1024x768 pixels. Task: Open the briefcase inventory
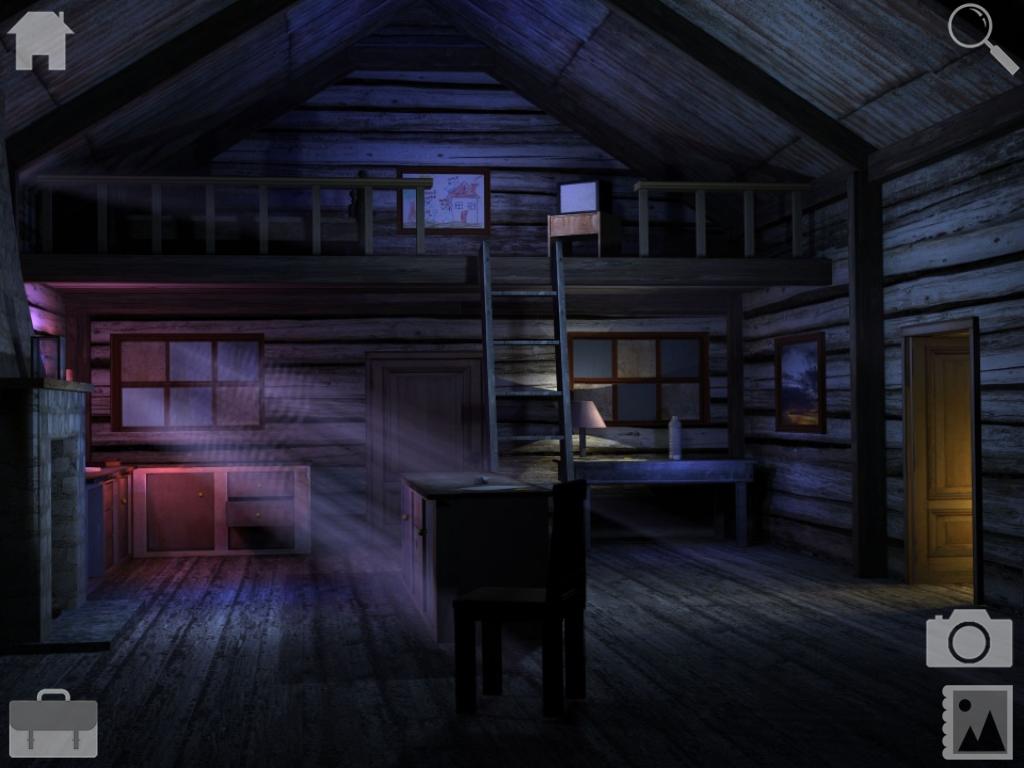[x=53, y=723]
